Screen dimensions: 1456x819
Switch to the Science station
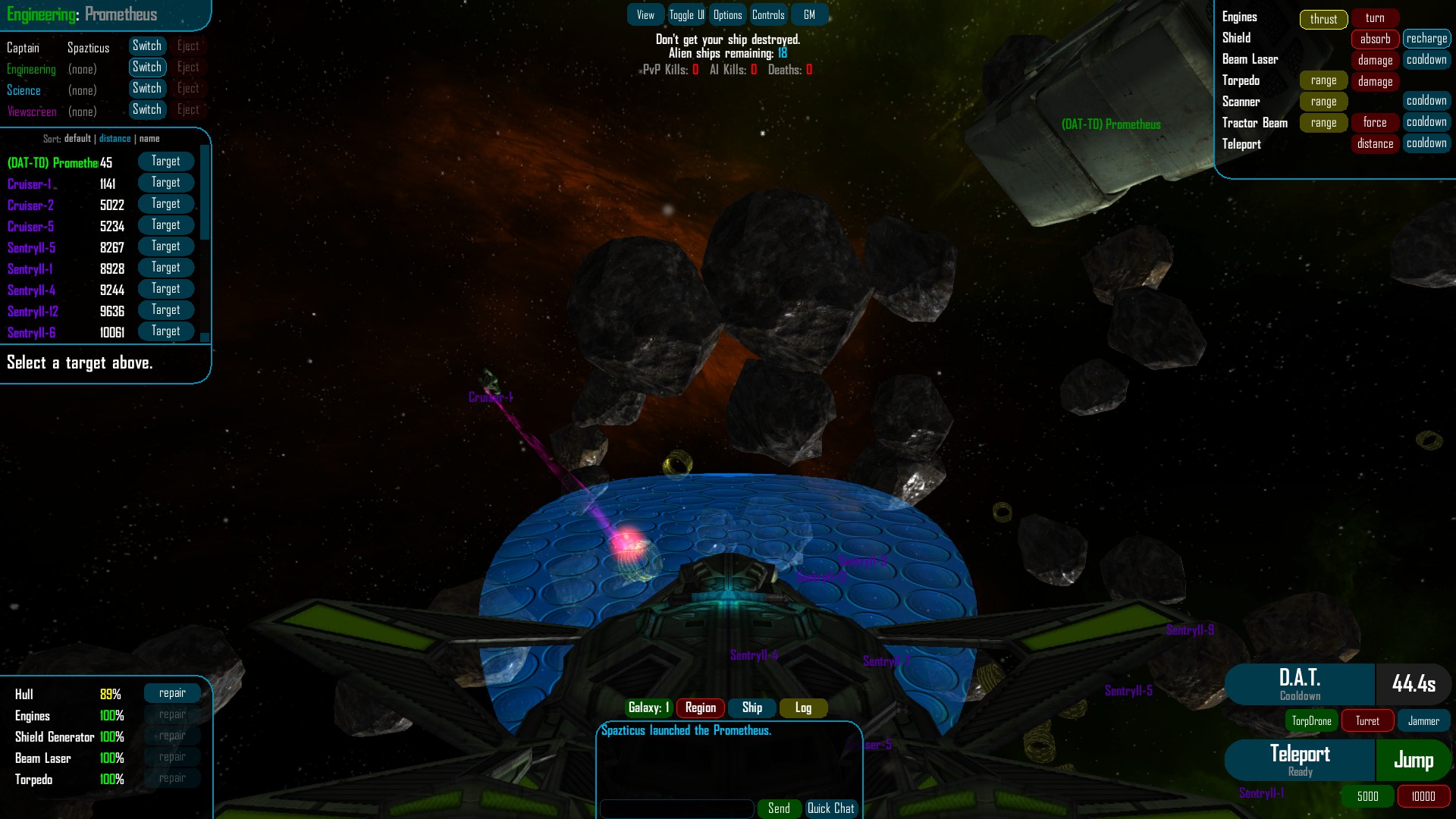147,88
